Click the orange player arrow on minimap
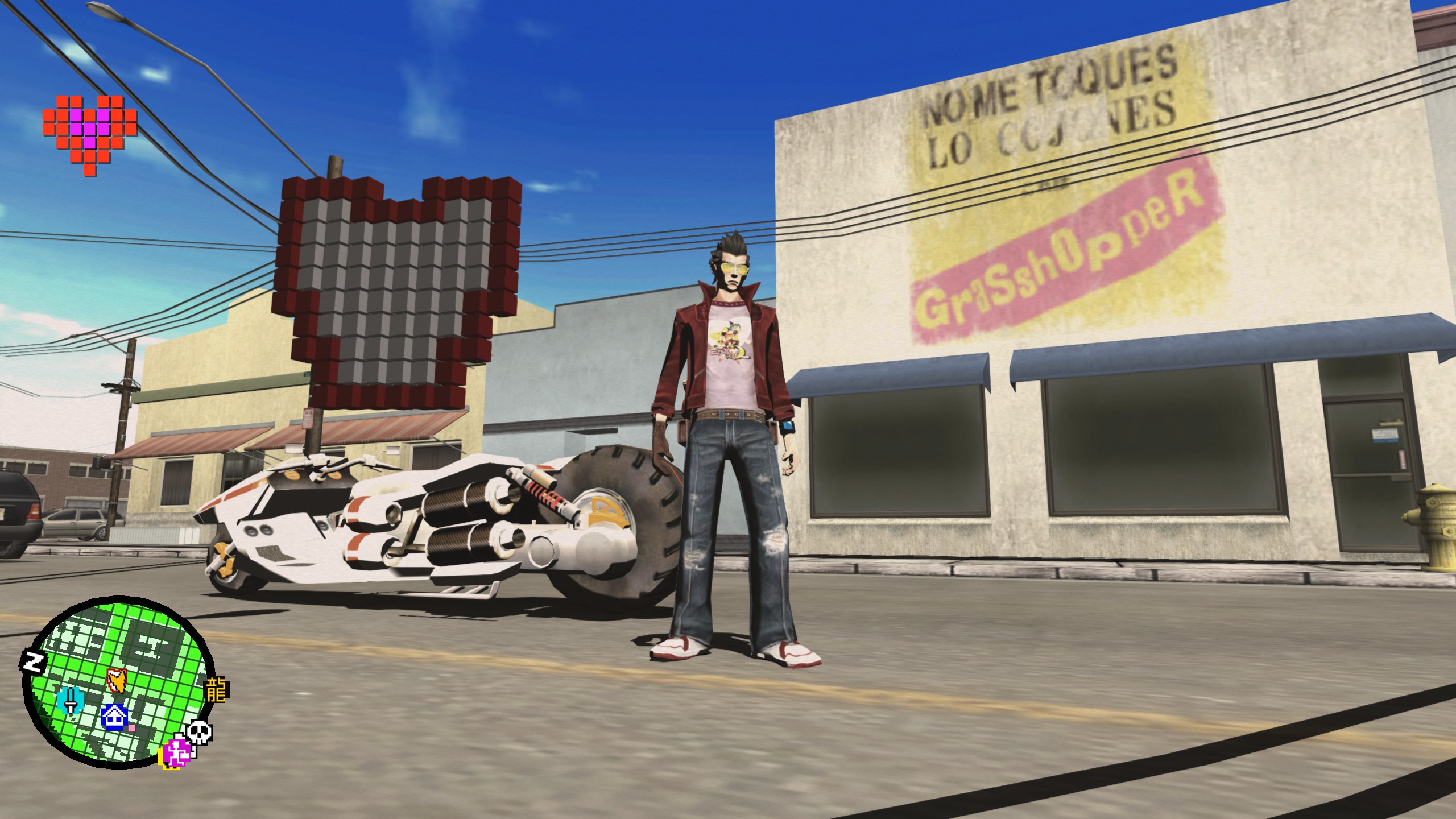The width and height of the screenshot is (1456, 819). [118, 680]
